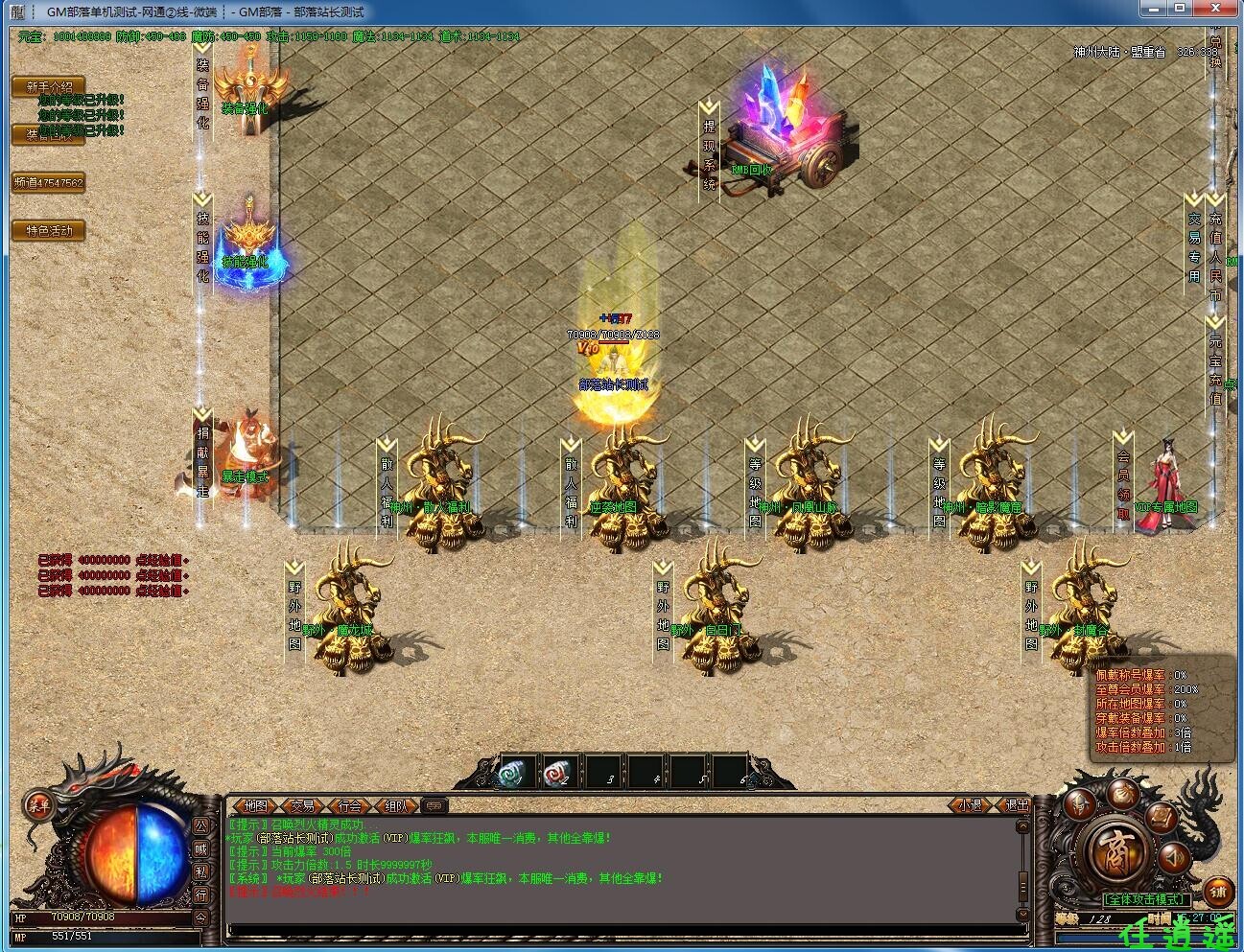Select the 喊 shout chat channel button
Viewport: 1244px width, 952px height.
click(201, 848)
